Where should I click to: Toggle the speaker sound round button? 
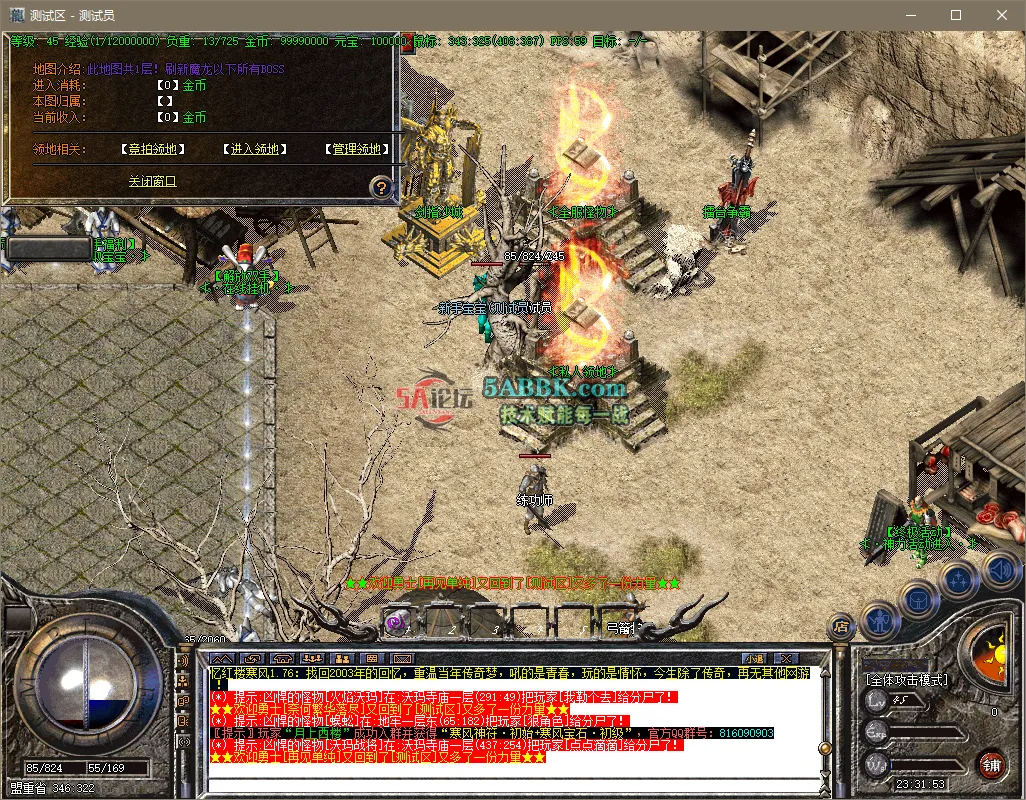(998, 571)
